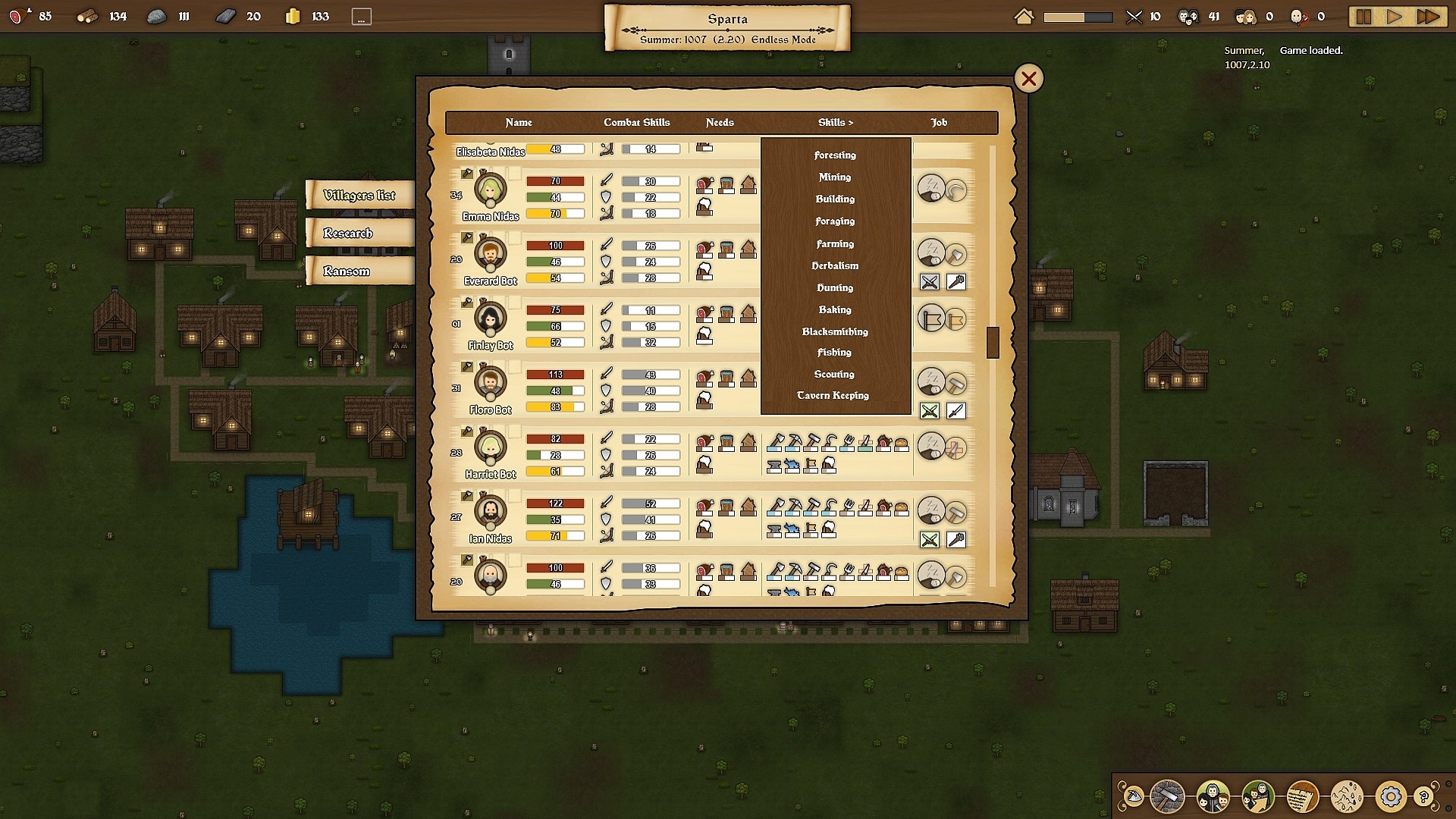Pause the game

coord(1363,17)
